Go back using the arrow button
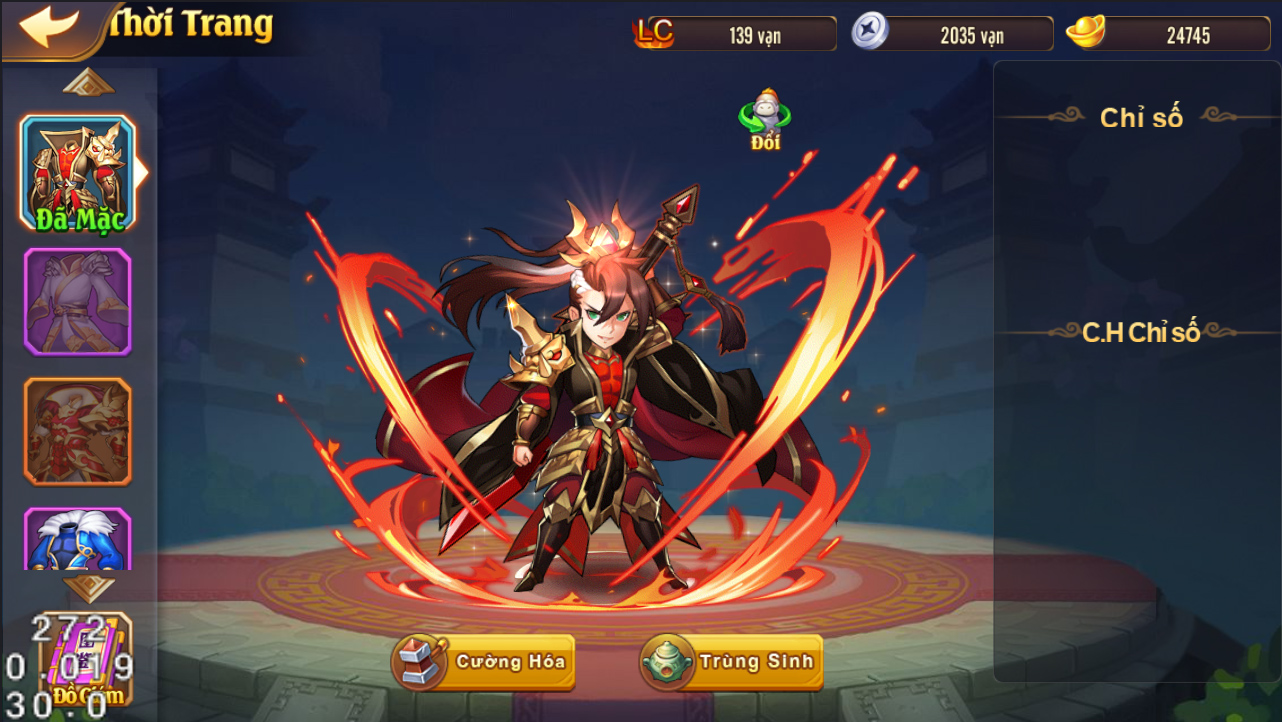The height and width of the screenshot is (722, 1282). coord(48,27)
